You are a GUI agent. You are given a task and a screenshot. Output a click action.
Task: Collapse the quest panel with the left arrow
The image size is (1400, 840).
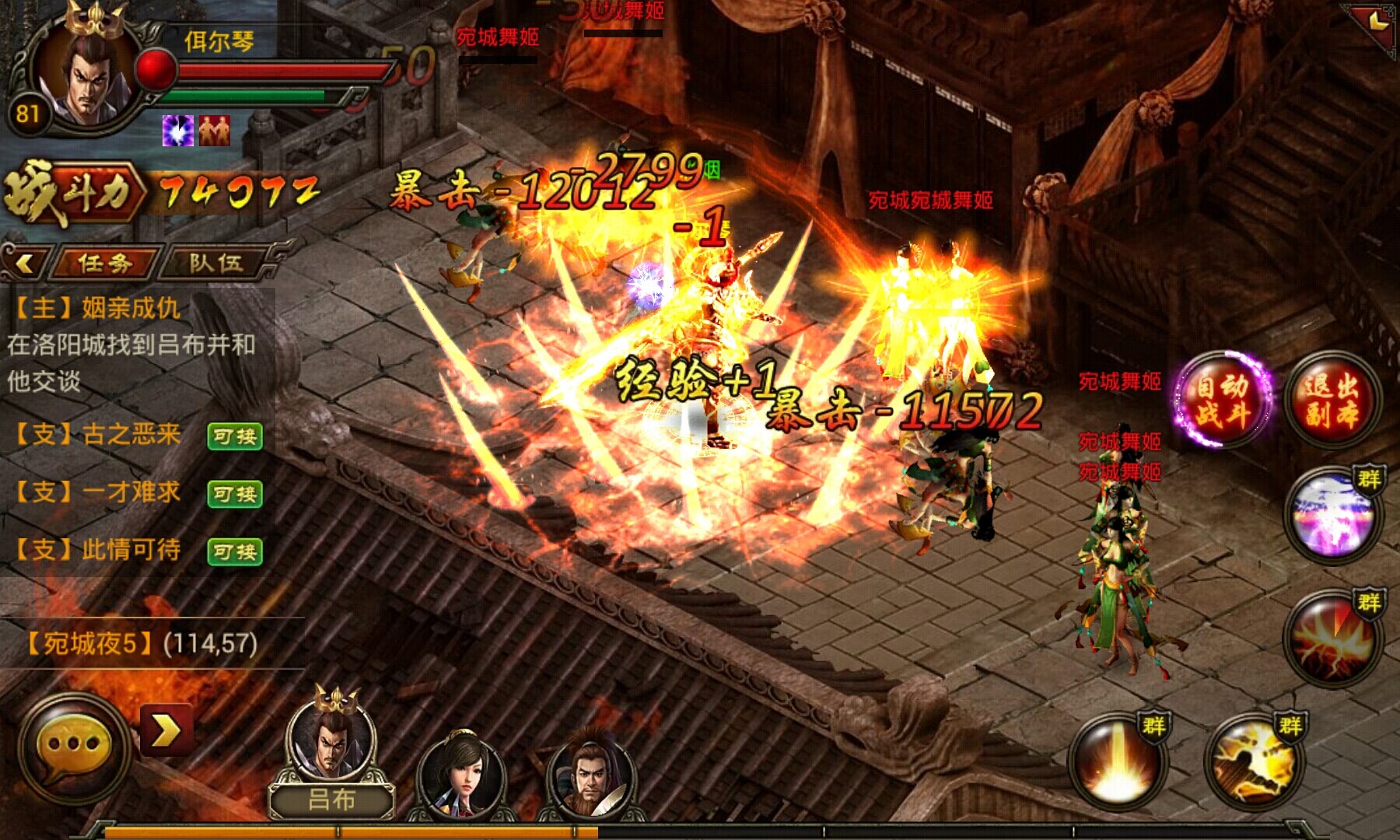24,263
